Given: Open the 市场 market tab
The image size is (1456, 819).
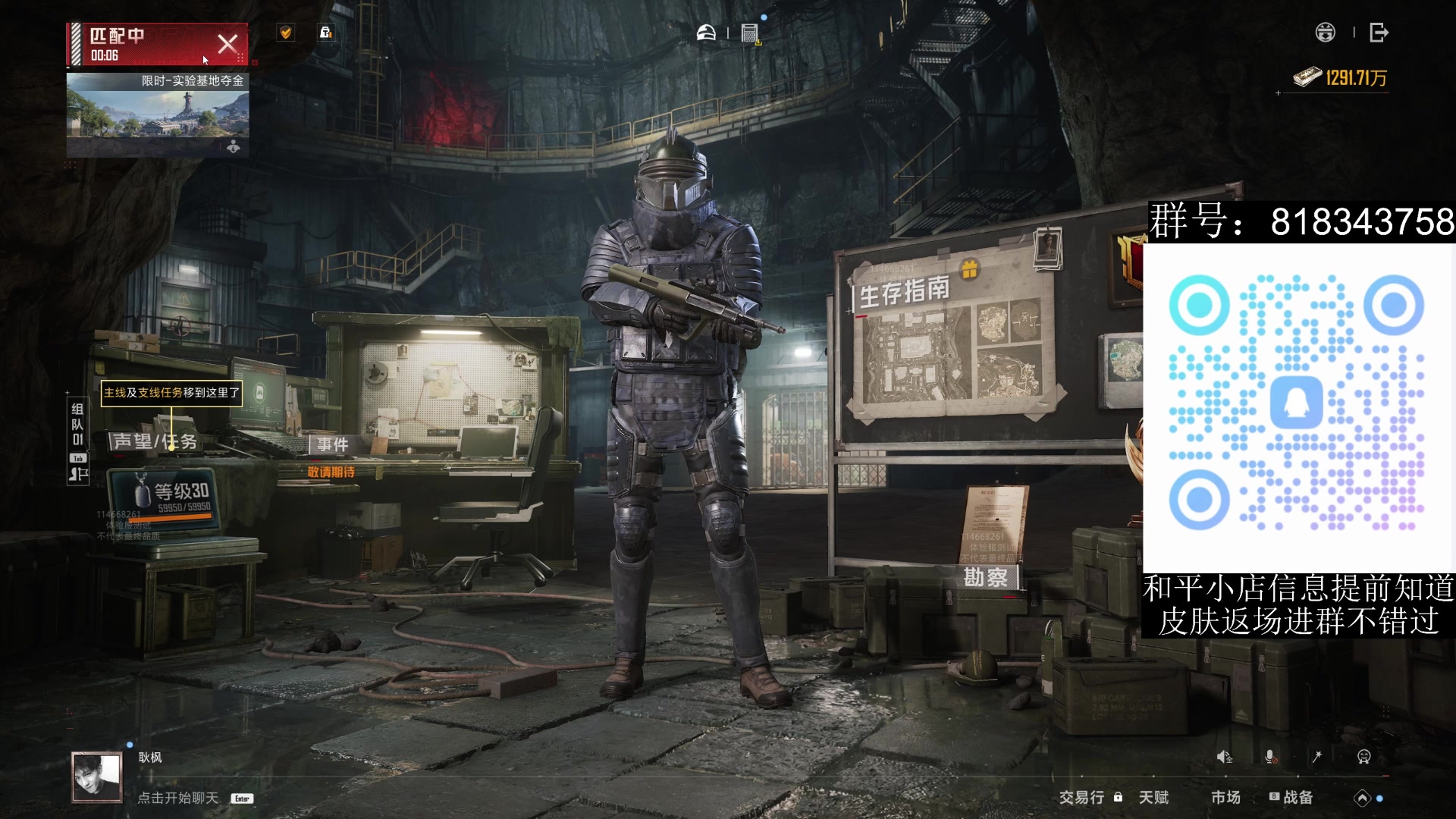Looking at the screenshot, I should click(x=1225, y=797).
